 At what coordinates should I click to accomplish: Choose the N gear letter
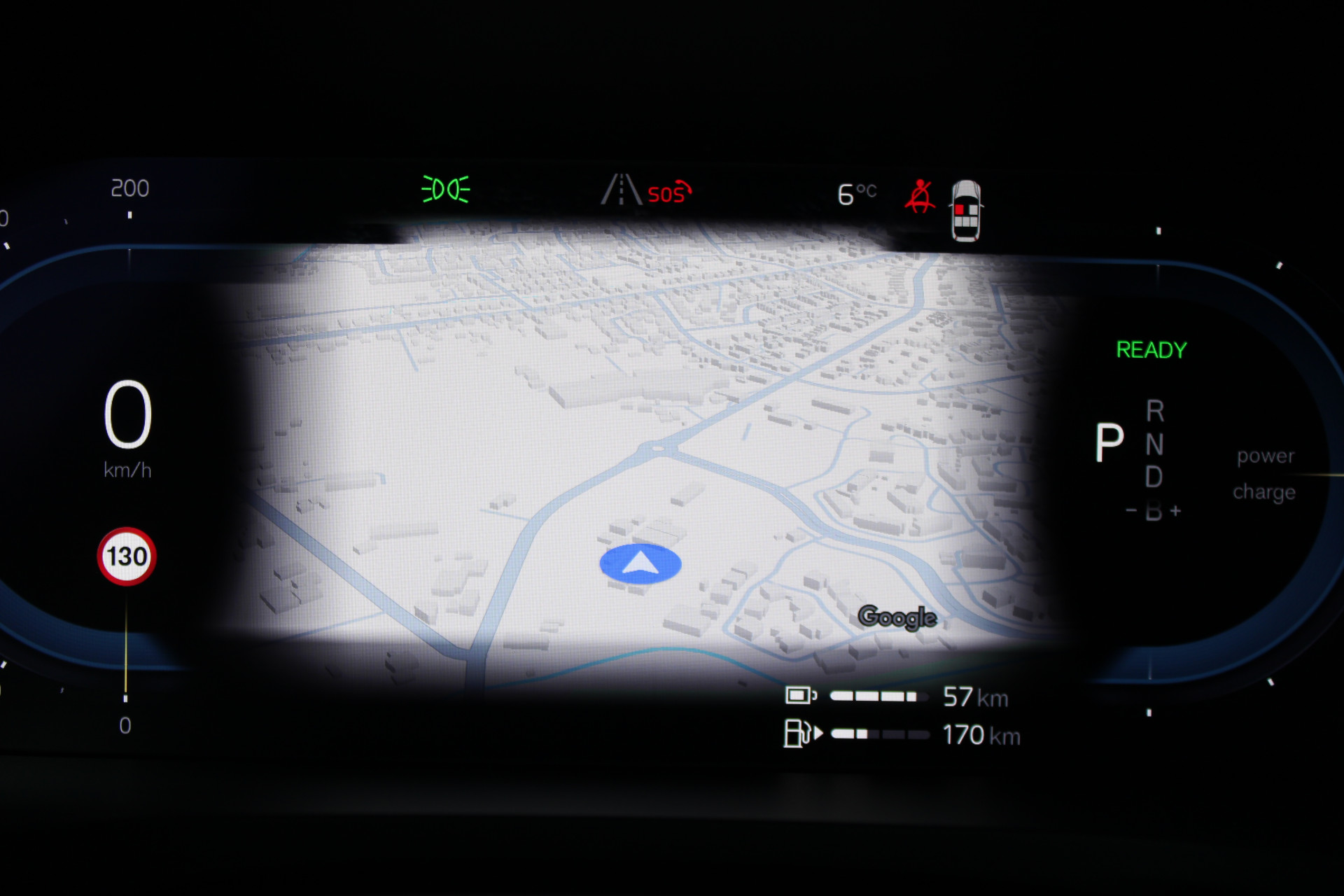point(1155,444)
